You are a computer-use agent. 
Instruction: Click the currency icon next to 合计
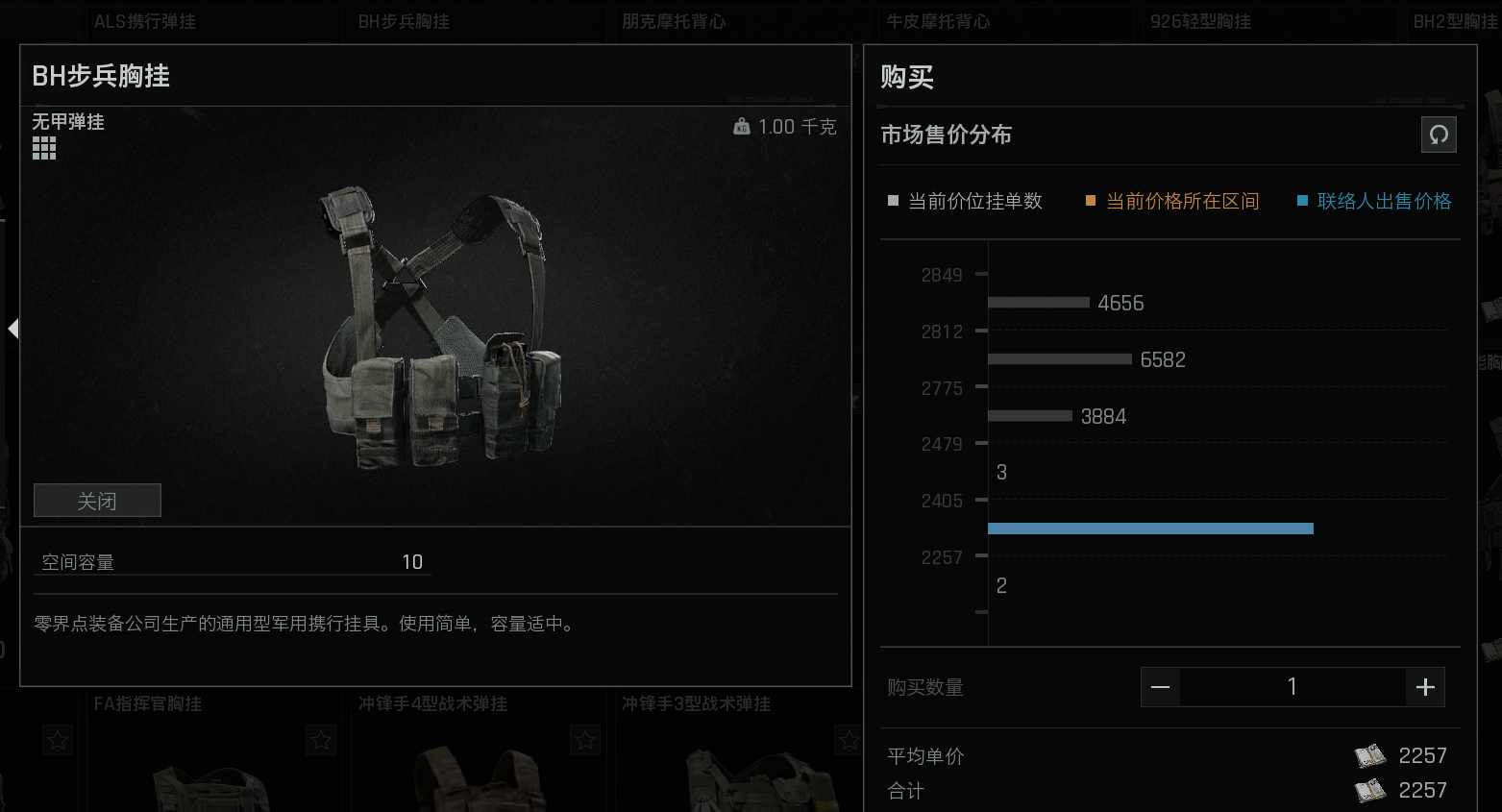coord(1368,791)
